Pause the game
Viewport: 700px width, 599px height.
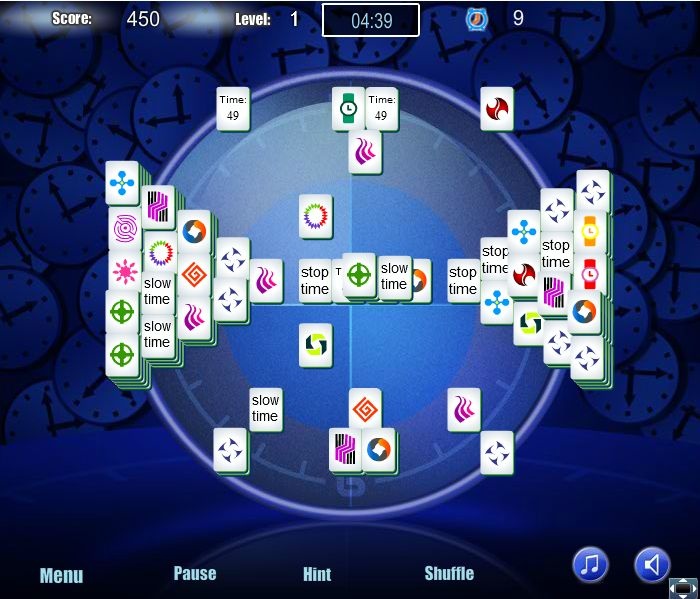(195, 573)
